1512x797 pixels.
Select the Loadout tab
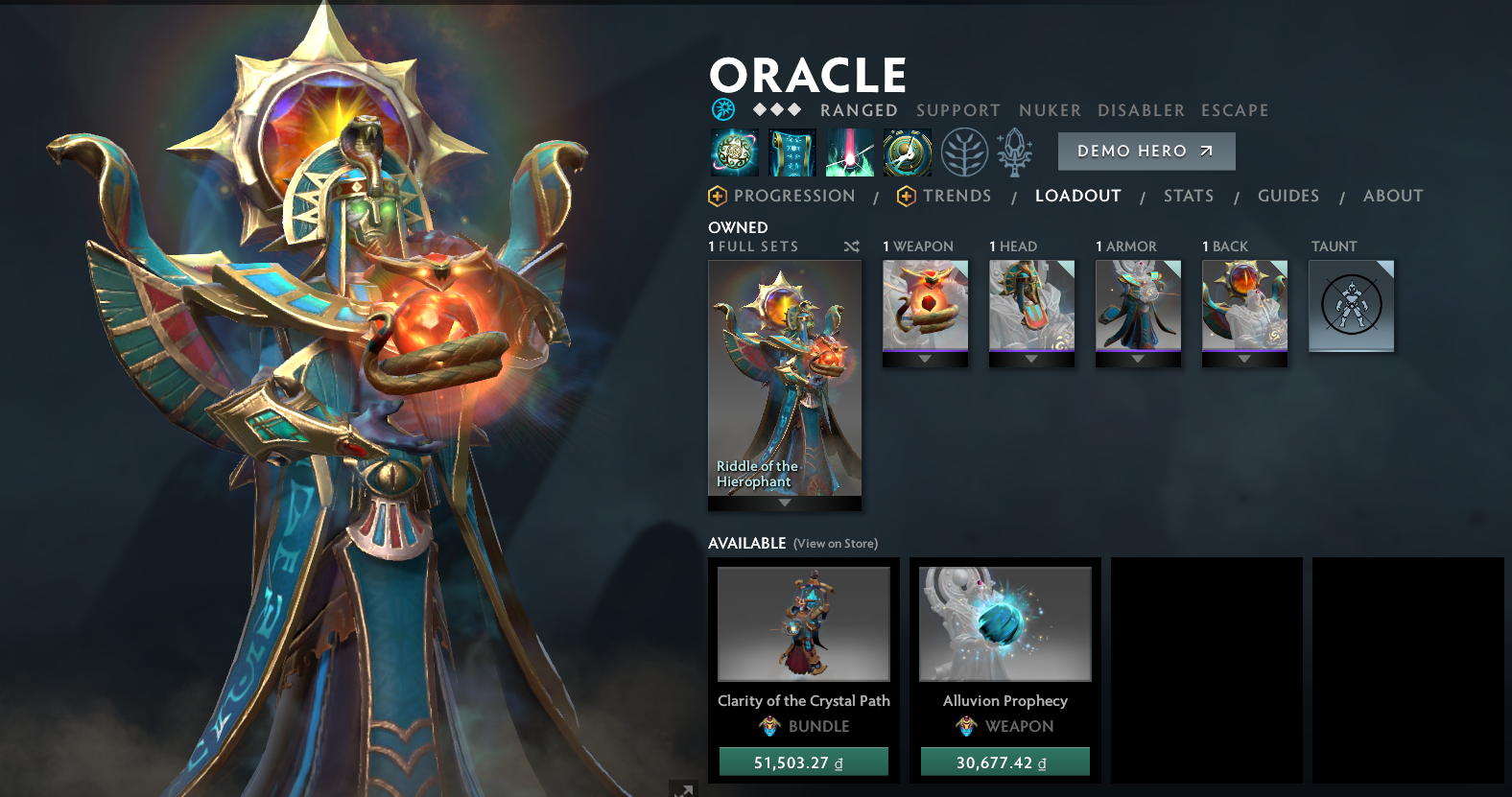(1077, 197)
